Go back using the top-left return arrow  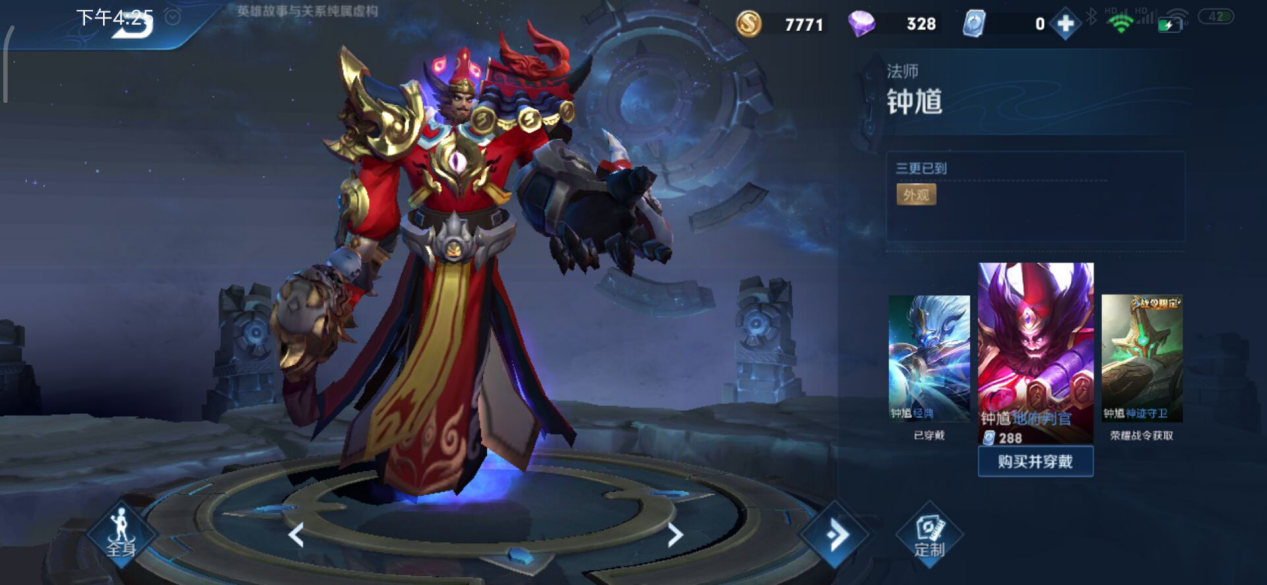coord(131,26)
